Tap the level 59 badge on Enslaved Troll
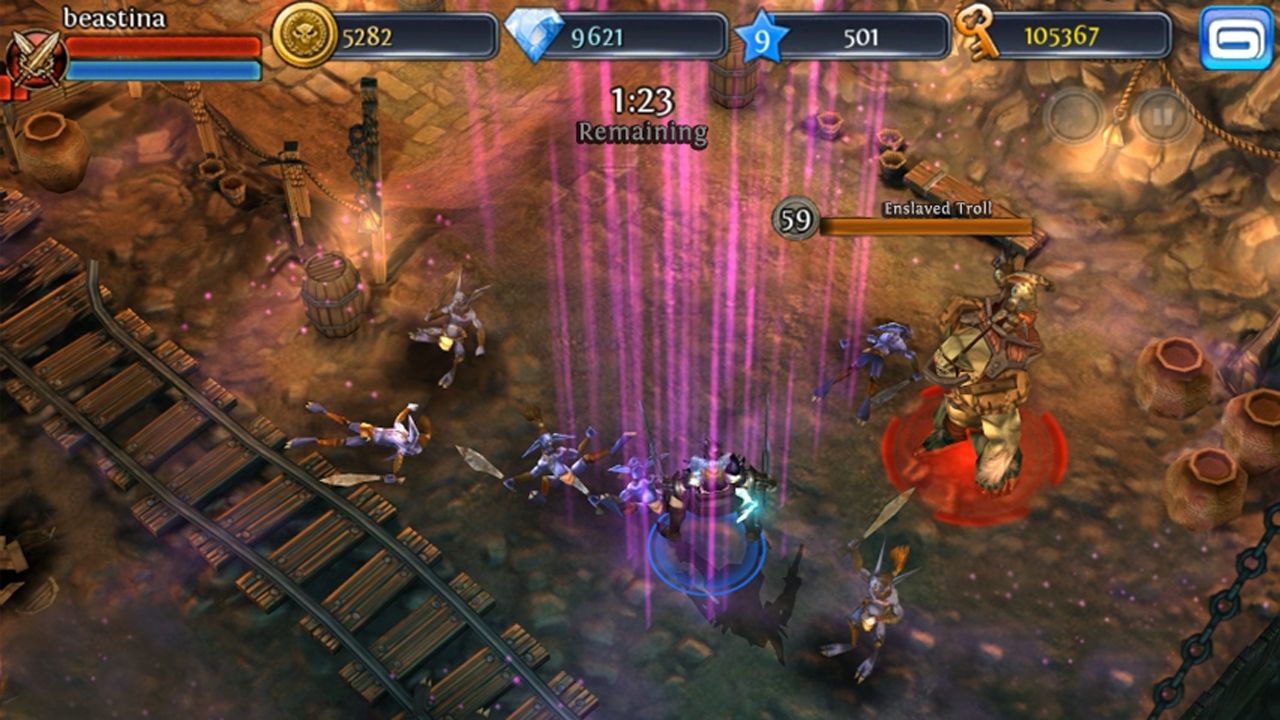The width and height of the screenshot is (1280, 720). (795, 218)
